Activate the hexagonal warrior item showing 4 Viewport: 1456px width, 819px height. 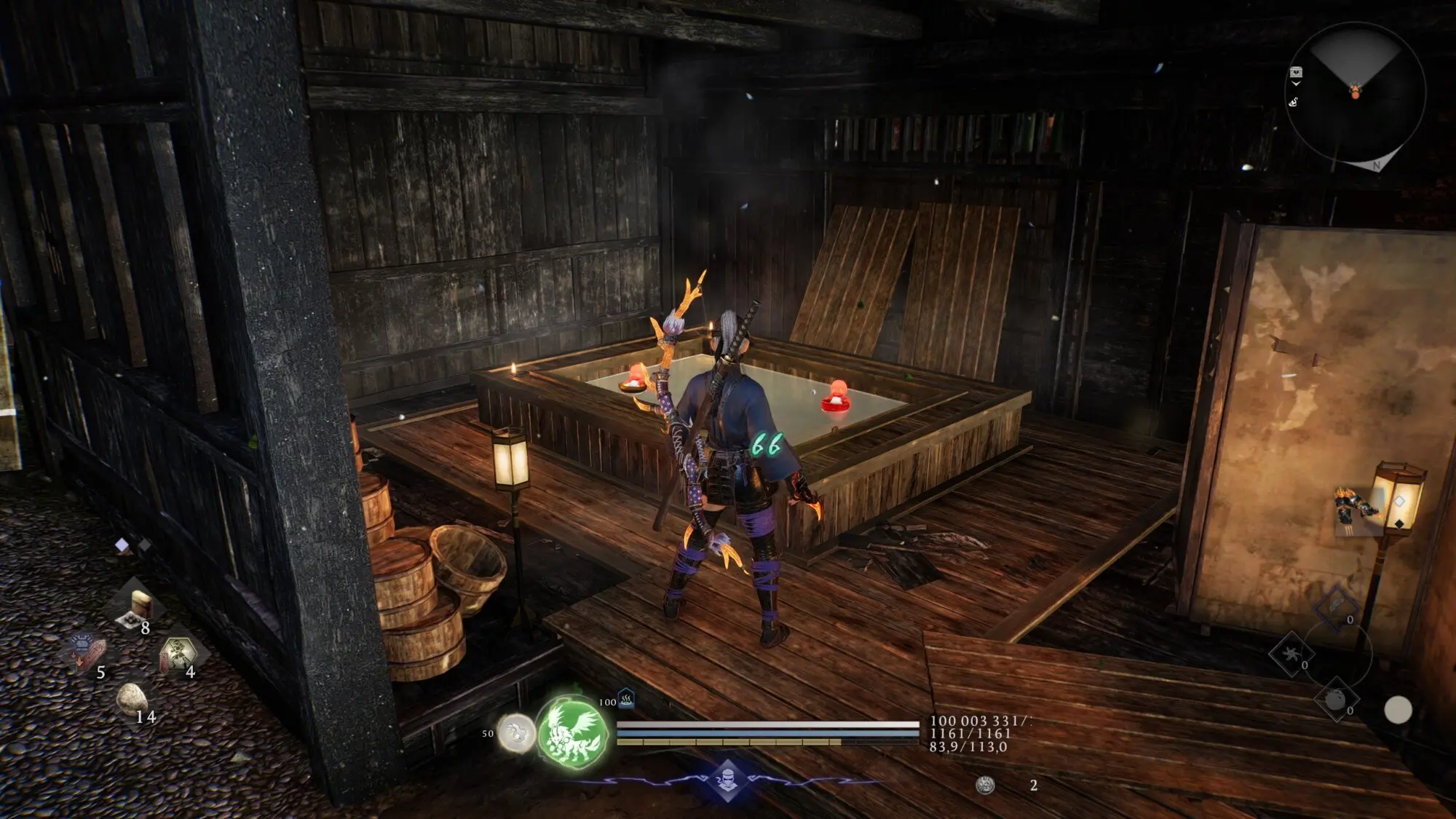(176, 652)
